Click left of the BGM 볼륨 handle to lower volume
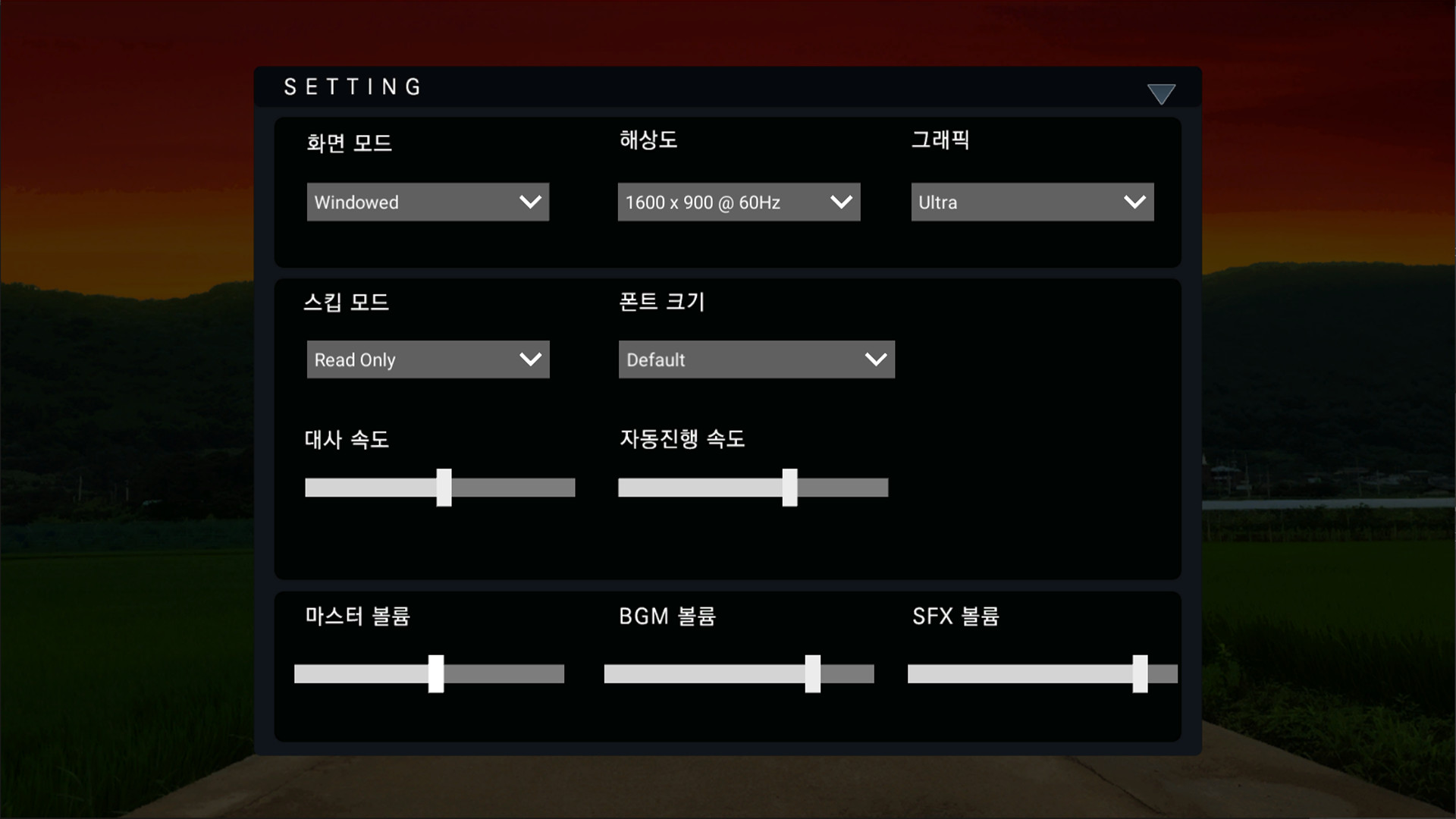This screenshot has height=819, width=1456. coord(705,673)
